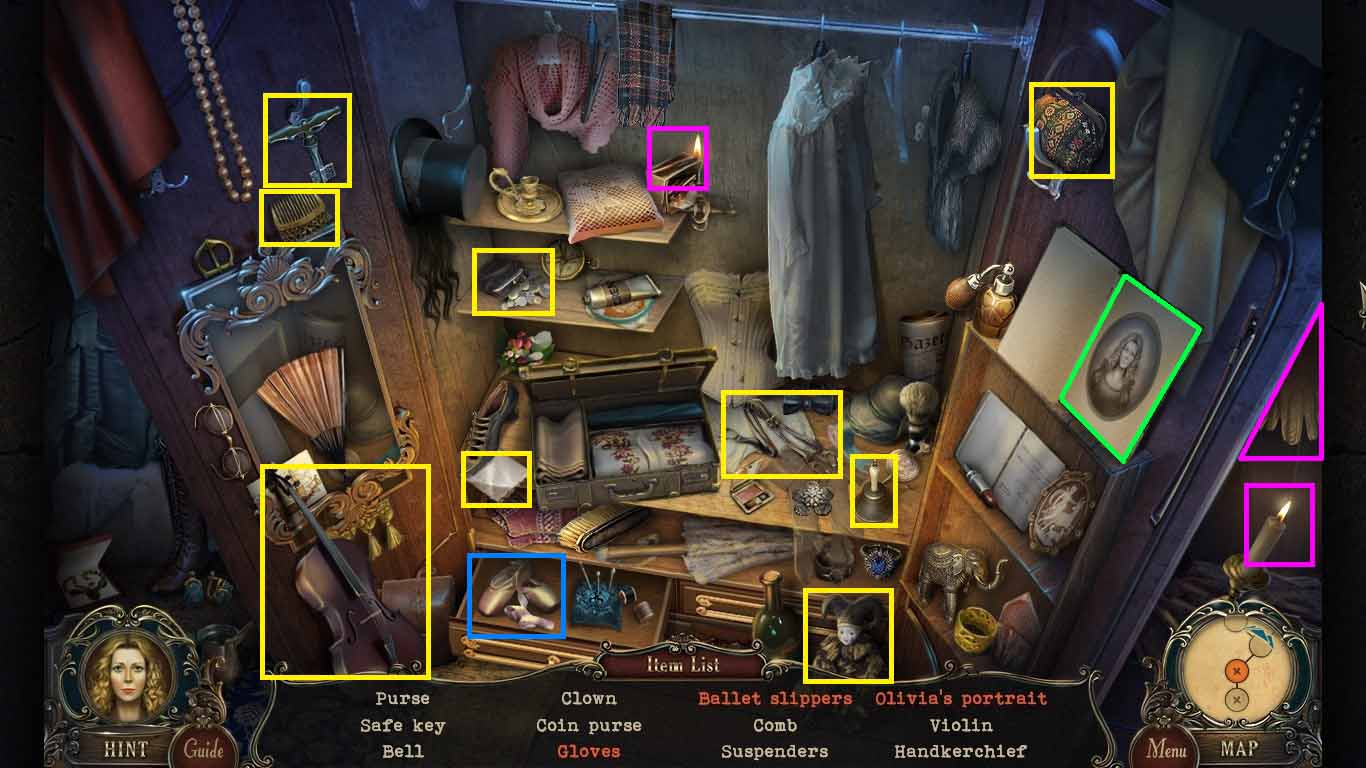The image size is (1366, 768).
Task: Click the word 'Gloves' in the item list
Action: pyautogui.click(x=588, y=752)
